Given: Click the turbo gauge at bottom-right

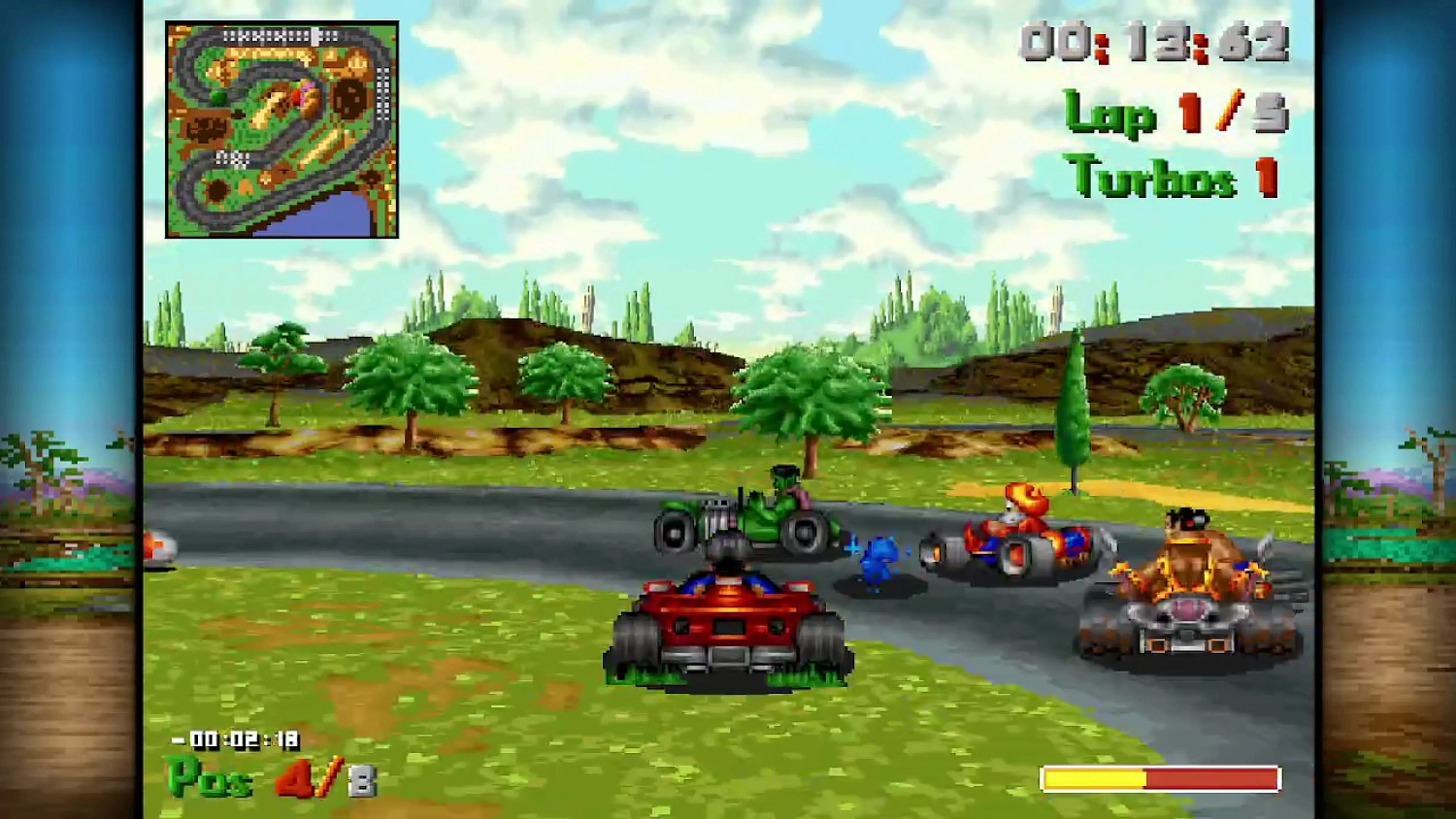Looking at the screenshot, I should (1160, 774).
